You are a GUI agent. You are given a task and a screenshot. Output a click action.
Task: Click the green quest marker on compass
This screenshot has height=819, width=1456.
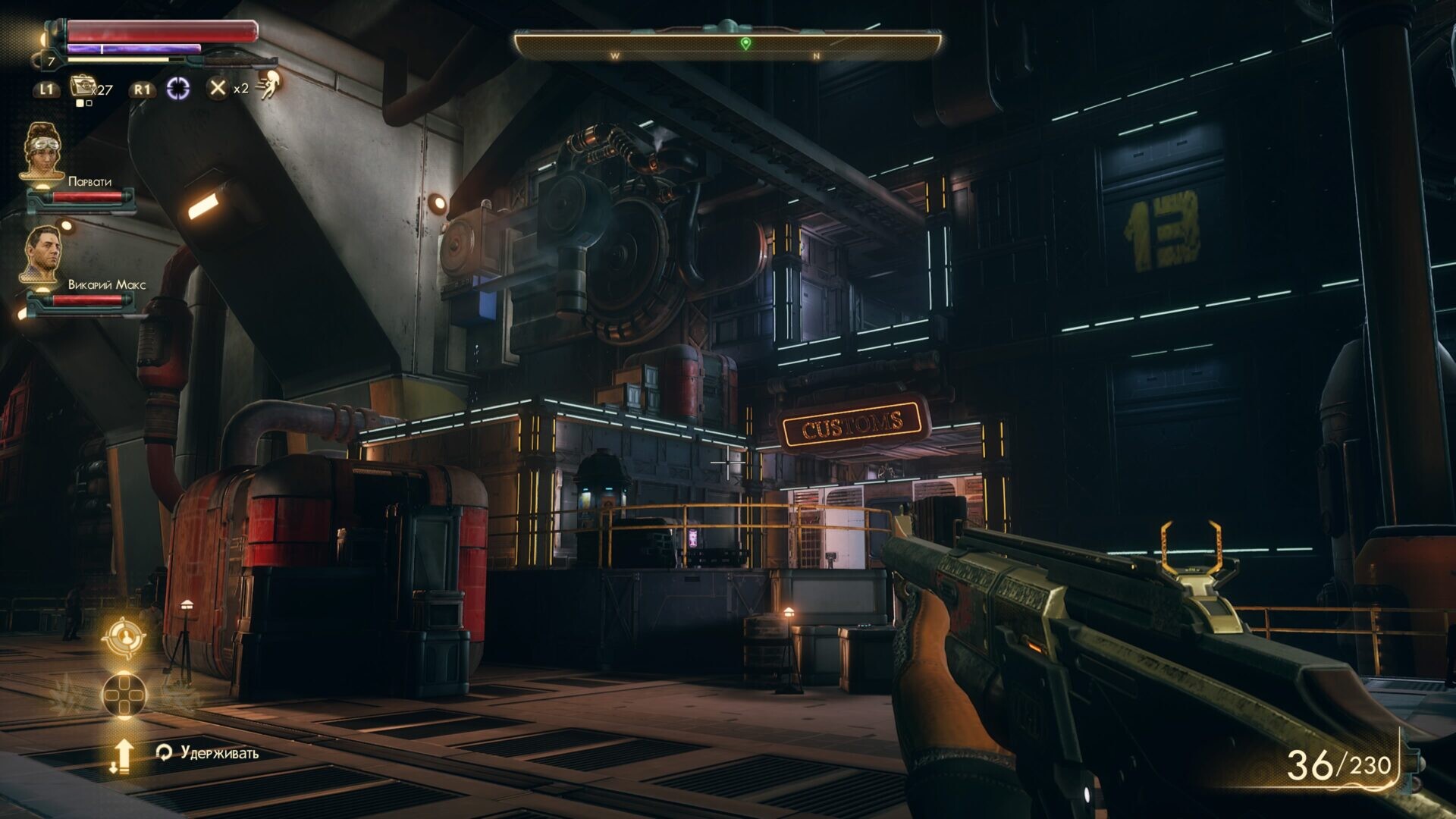pyautogui.click(x=745, y=43)
